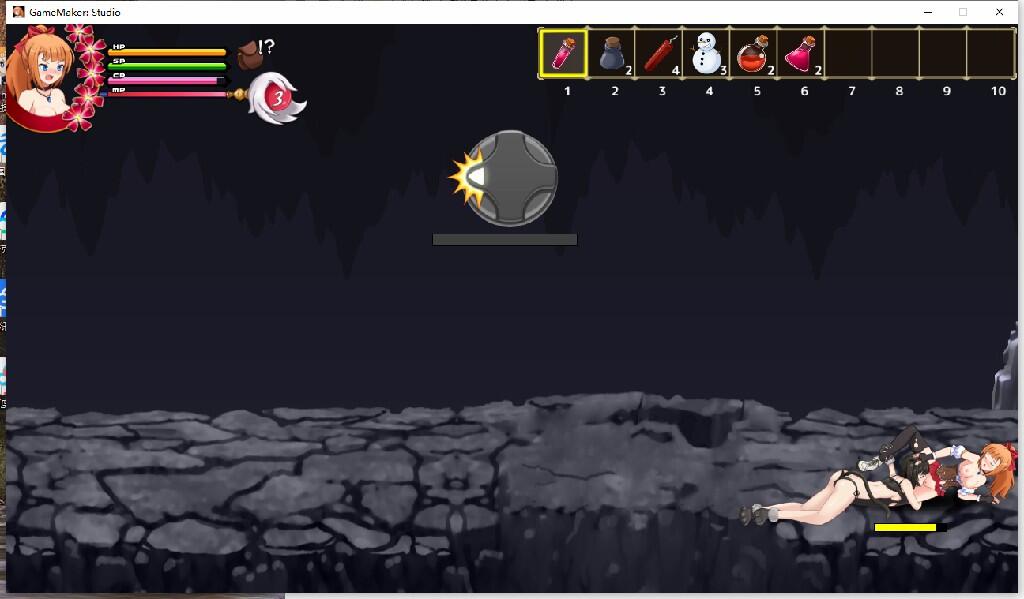
Task: Choose the dark gray flask item
Action: click(x=612, y=53)
